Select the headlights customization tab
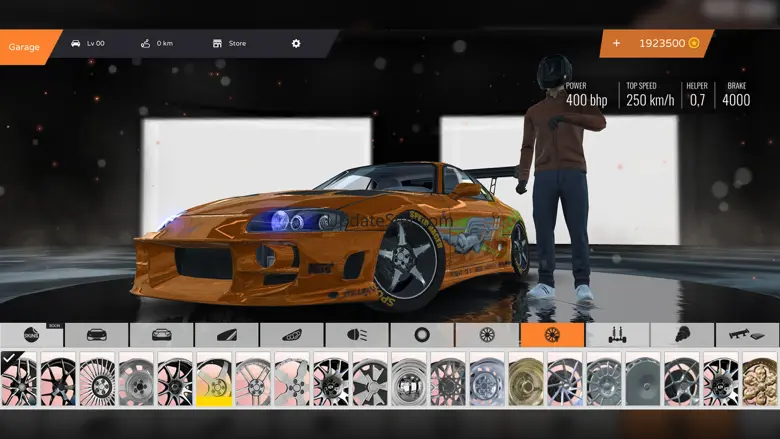The width and height of the screenshot is (780, 439). pos(356,335)
